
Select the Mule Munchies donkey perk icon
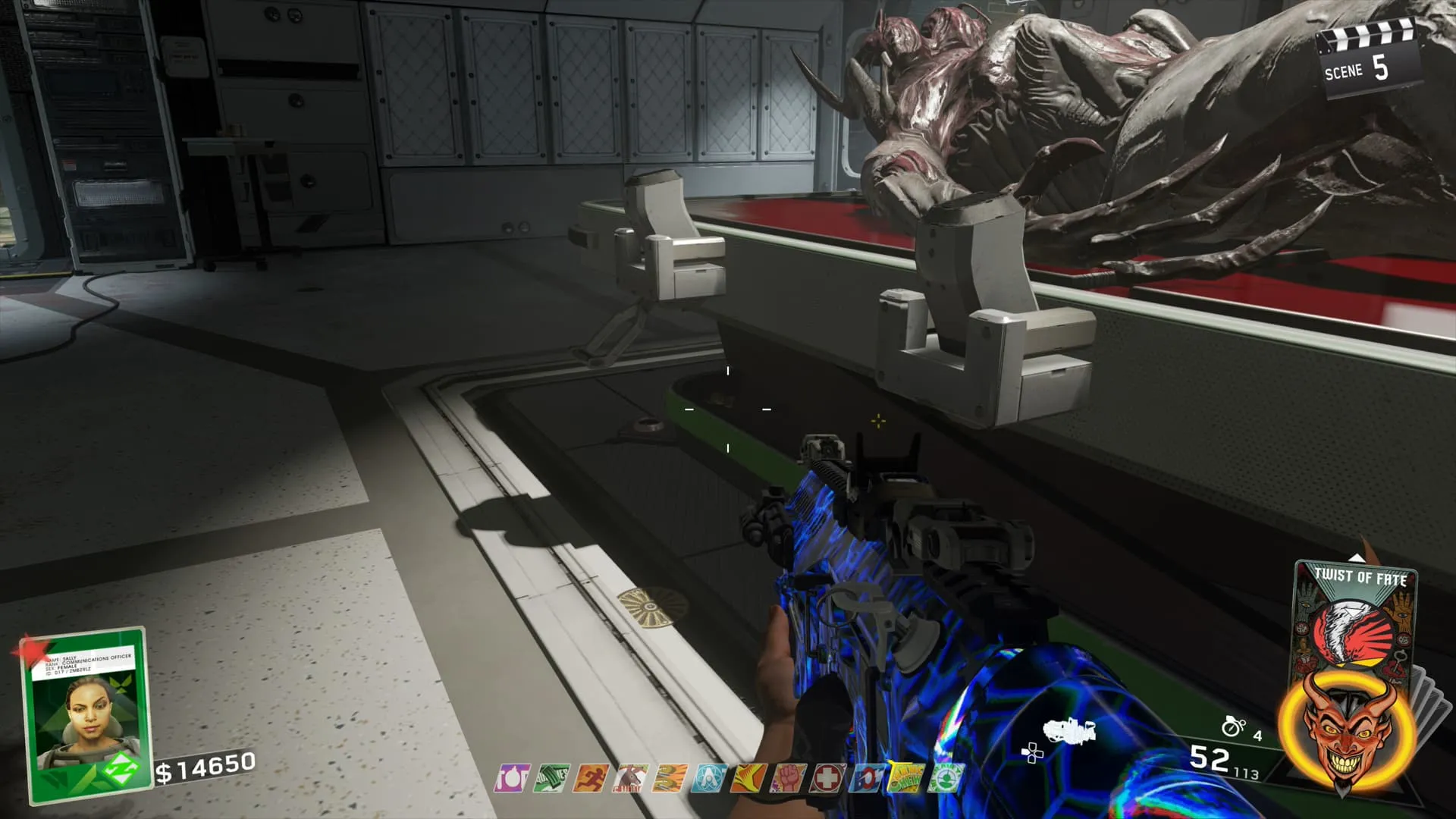630,778
